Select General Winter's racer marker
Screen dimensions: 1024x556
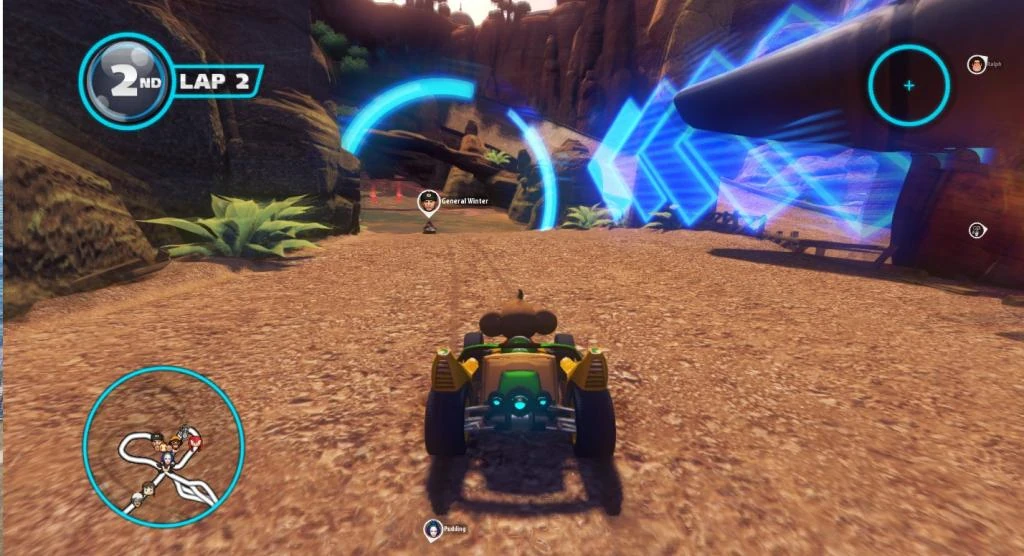coord(429,201)
